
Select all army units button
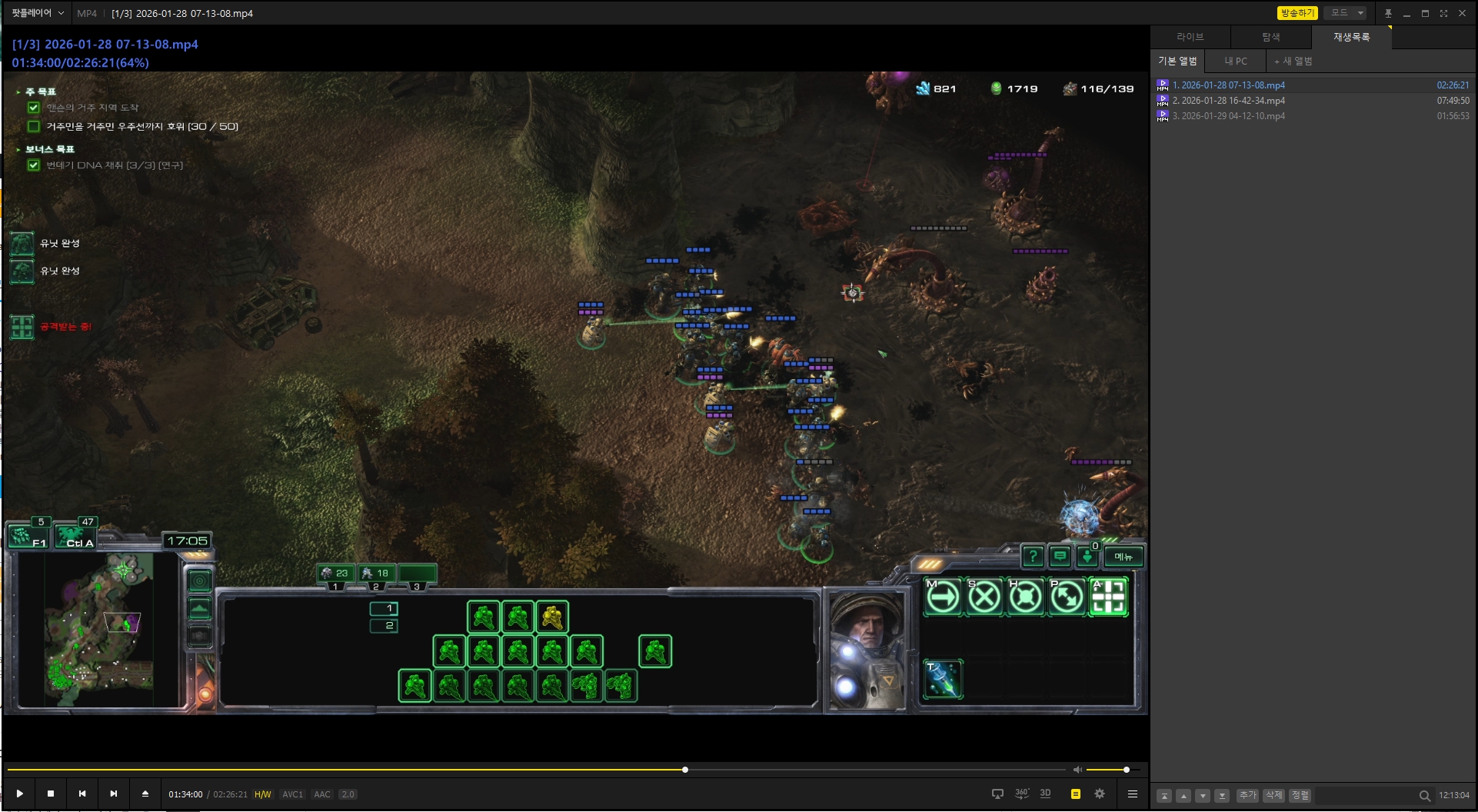(x=76, y=535)
